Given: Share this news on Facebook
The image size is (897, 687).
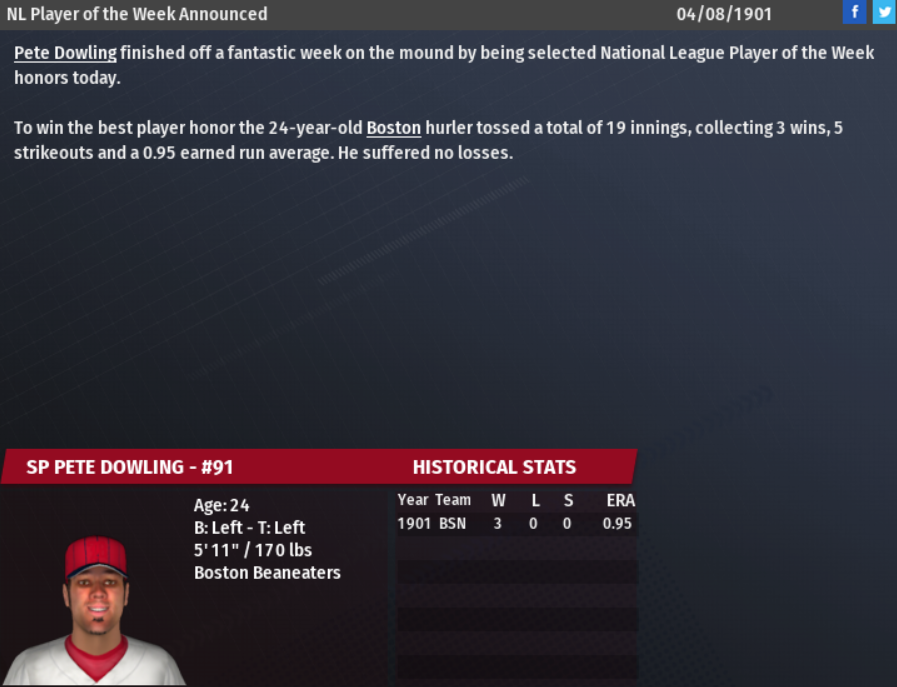Looking at the screenshot, I should click(854, 13).
